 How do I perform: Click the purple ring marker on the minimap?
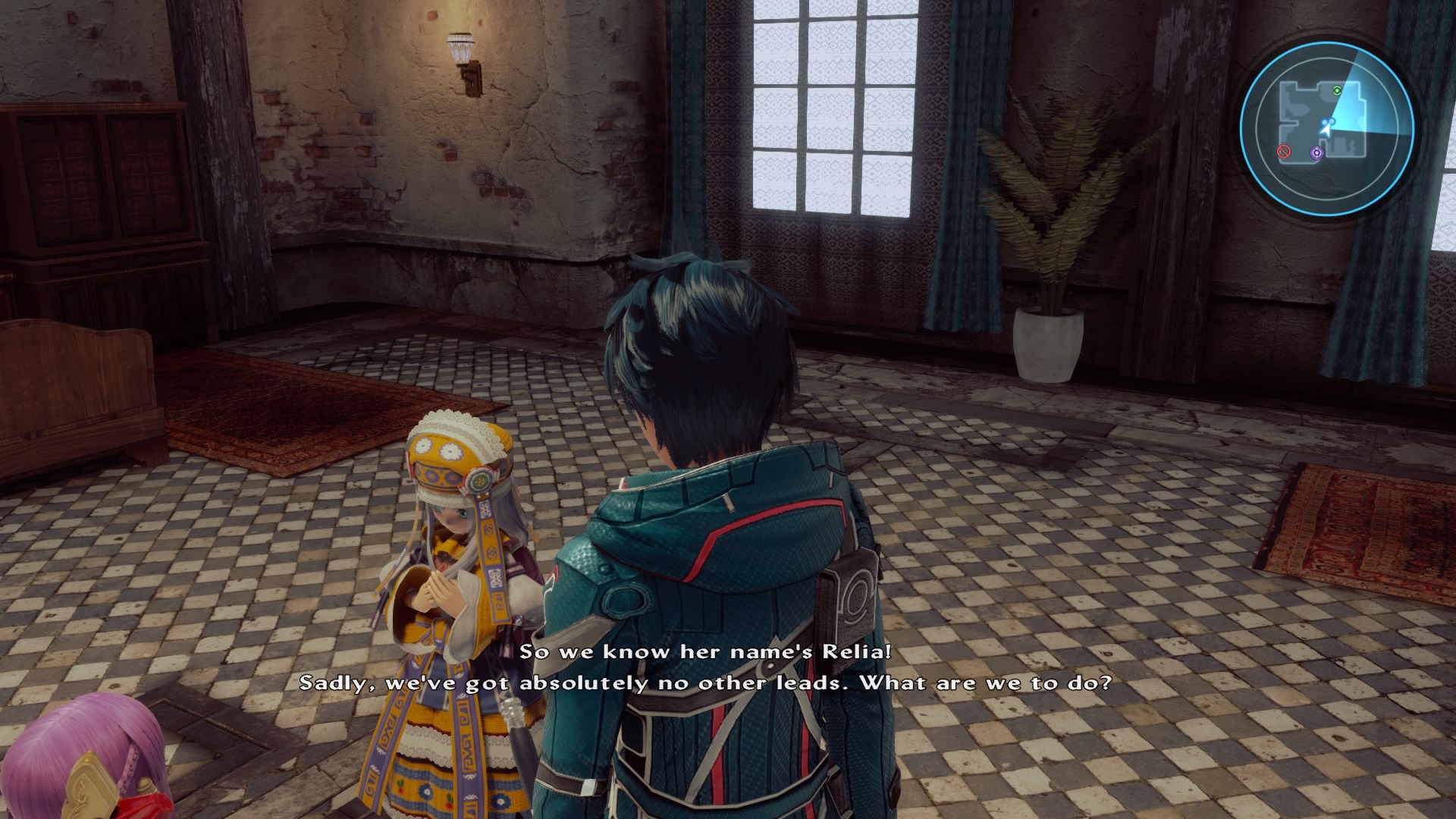(x=1316, y=153)
